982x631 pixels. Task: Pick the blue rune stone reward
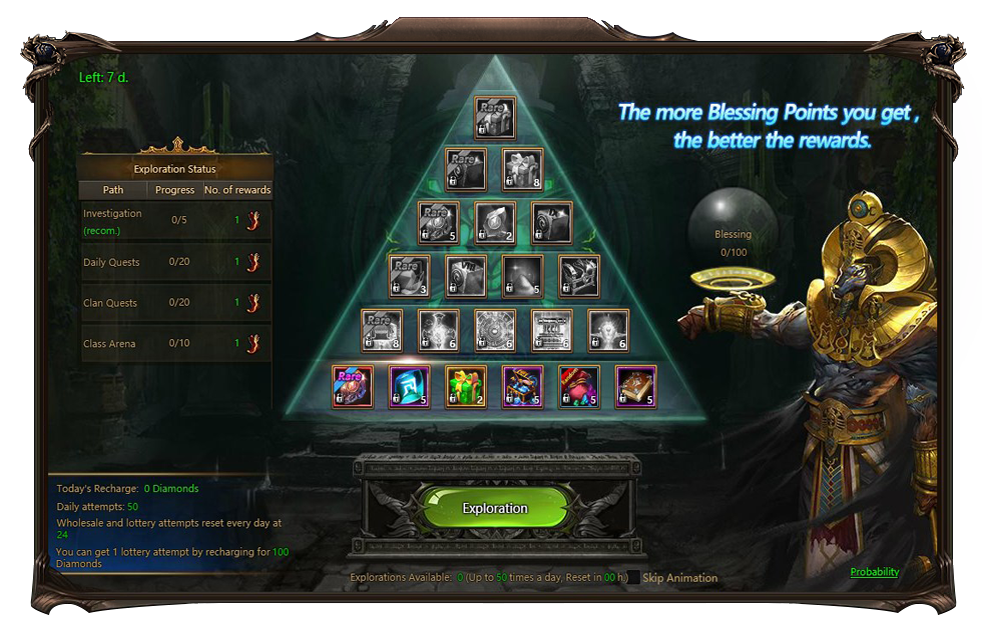click(409, 387)
